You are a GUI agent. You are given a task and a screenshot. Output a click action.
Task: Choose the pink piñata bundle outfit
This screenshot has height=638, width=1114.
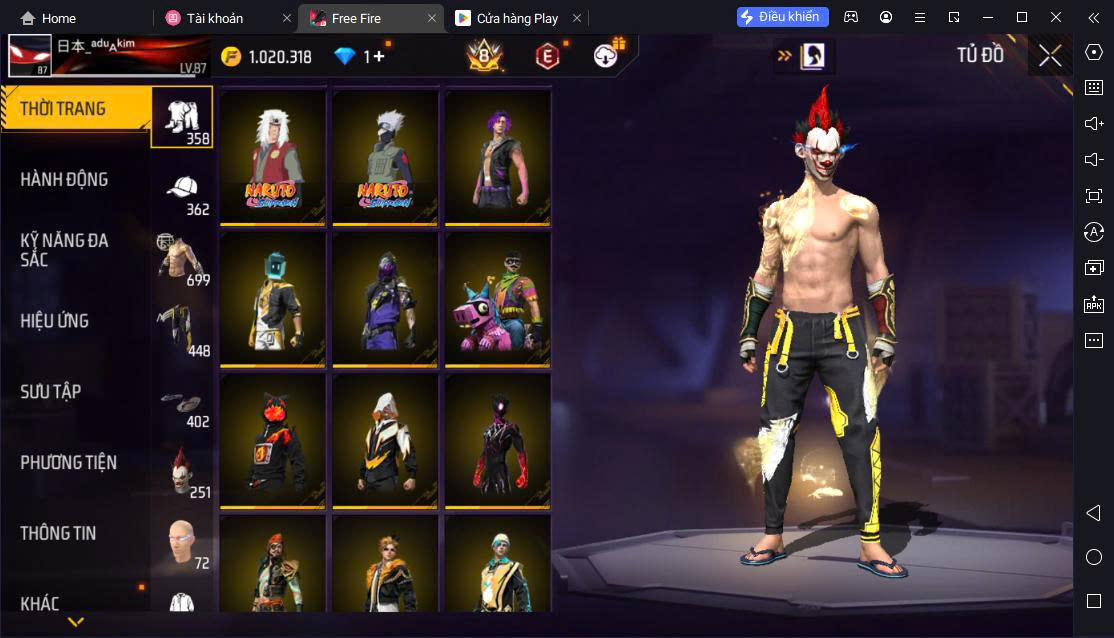click(497, 298)
